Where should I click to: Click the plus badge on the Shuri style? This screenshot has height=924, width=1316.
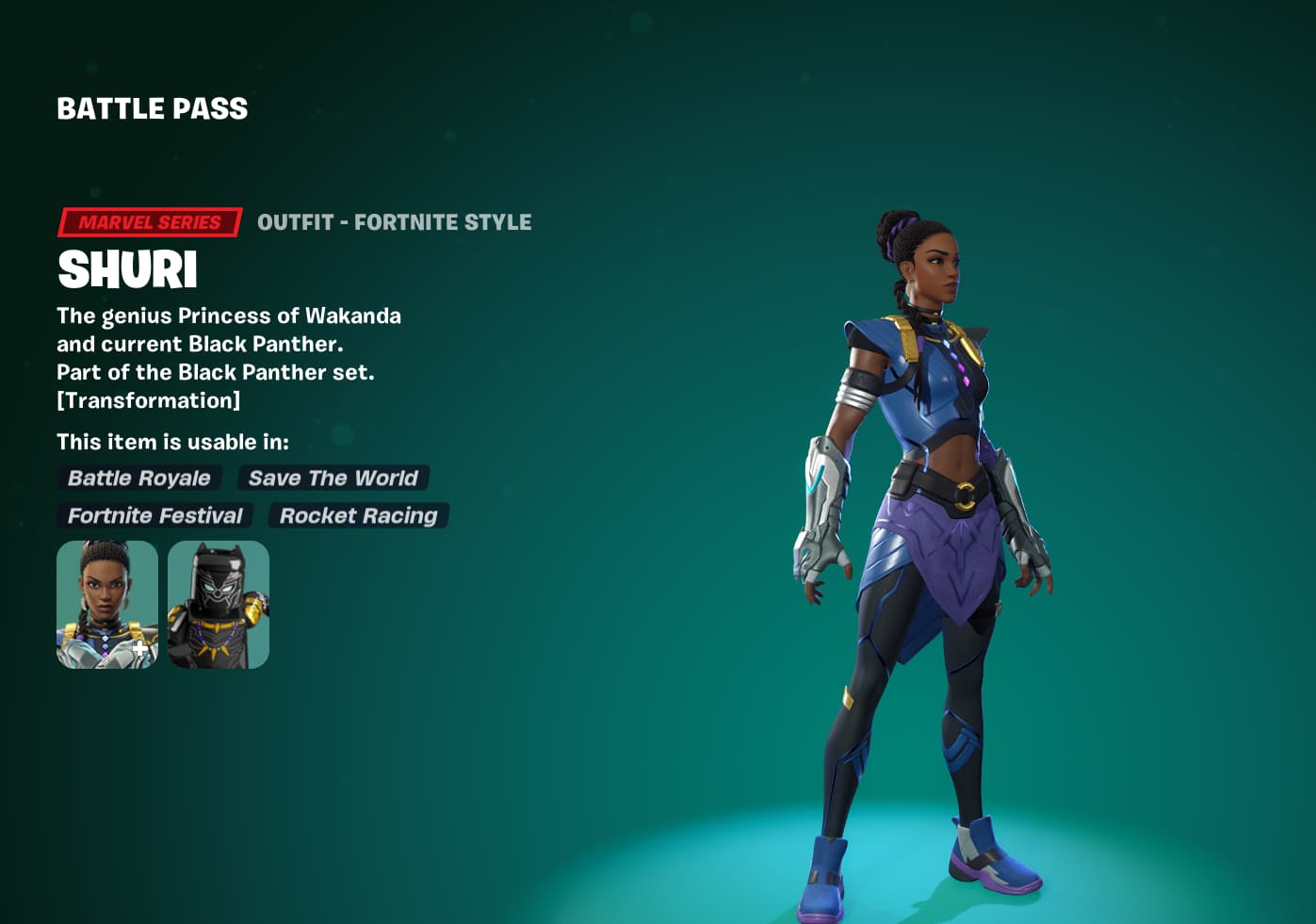click(x=138, y=648)
